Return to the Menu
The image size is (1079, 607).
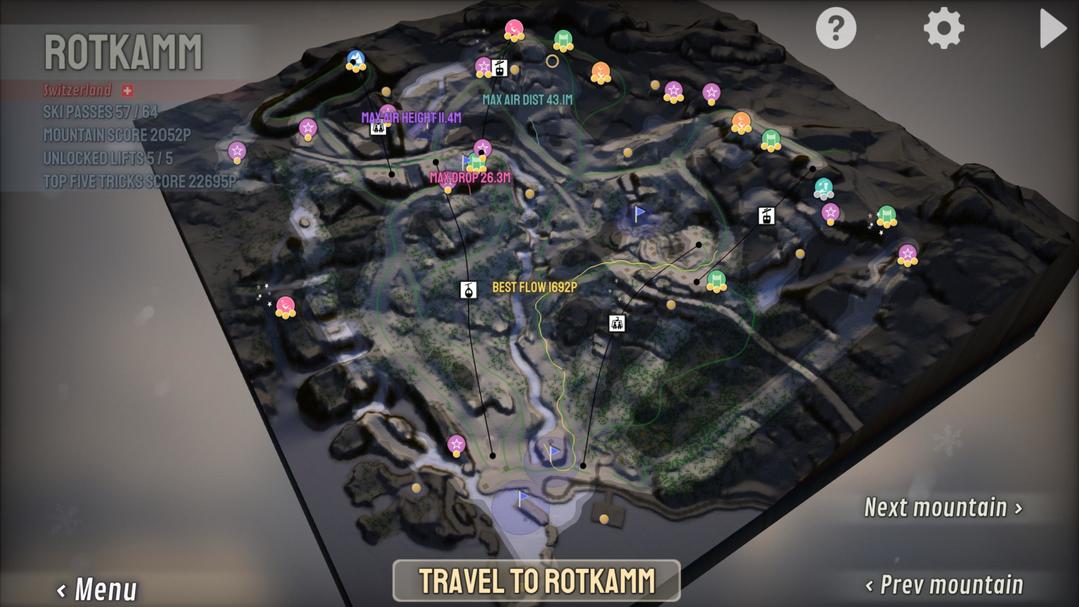[97, 589]
